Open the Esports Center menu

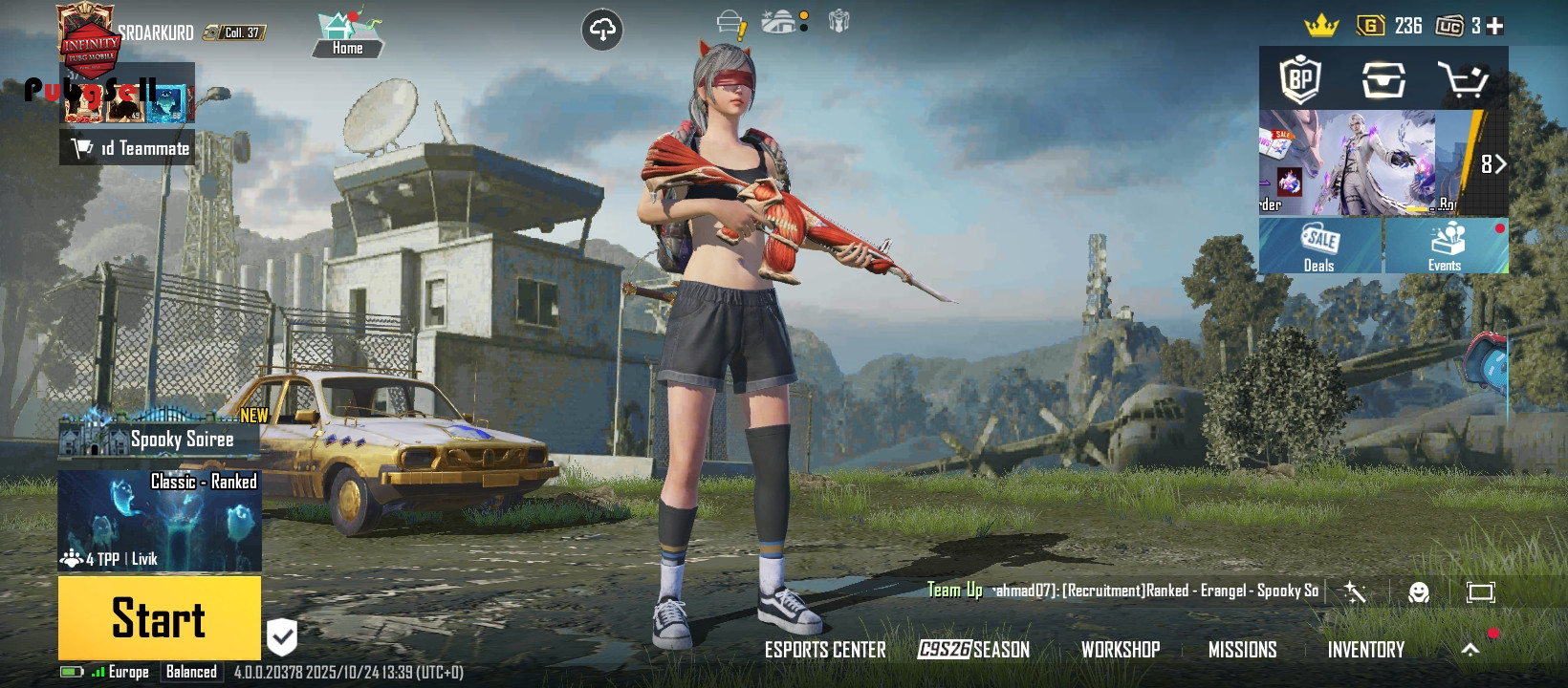pyautogui.click(x=825, y=650)
